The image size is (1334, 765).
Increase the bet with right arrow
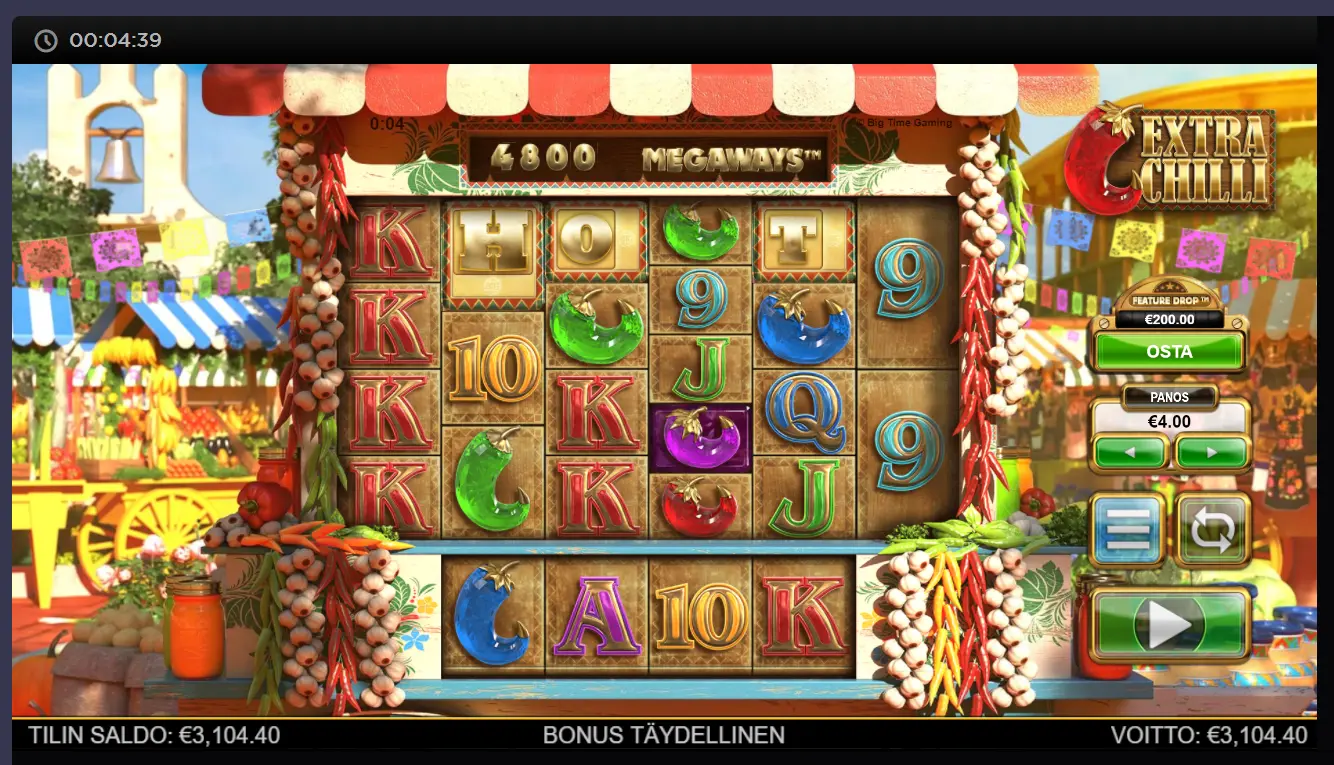[x=1212, y=452]
